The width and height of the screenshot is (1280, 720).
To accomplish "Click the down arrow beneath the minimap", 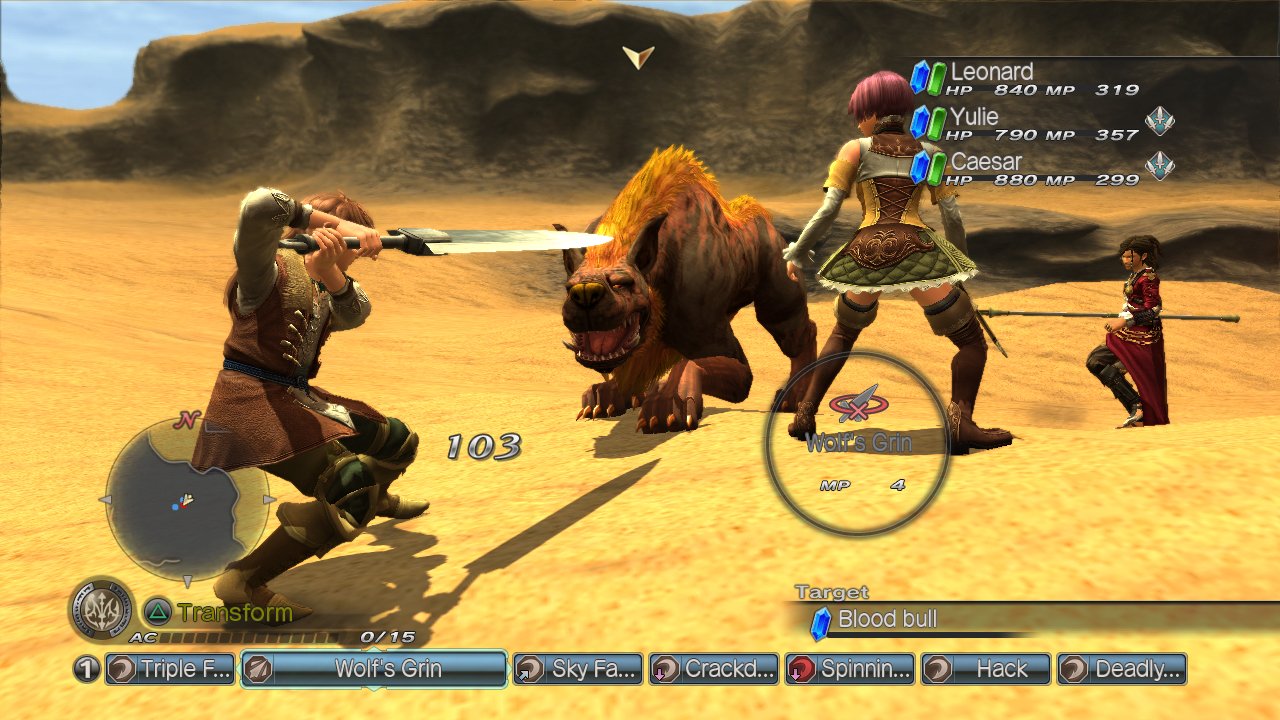I will 188,579.
